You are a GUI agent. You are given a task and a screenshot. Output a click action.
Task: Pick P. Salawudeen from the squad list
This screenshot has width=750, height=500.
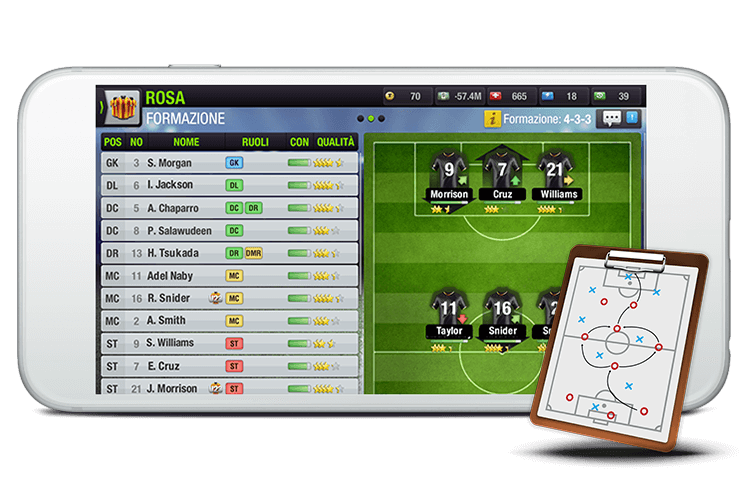pos(230,230)
